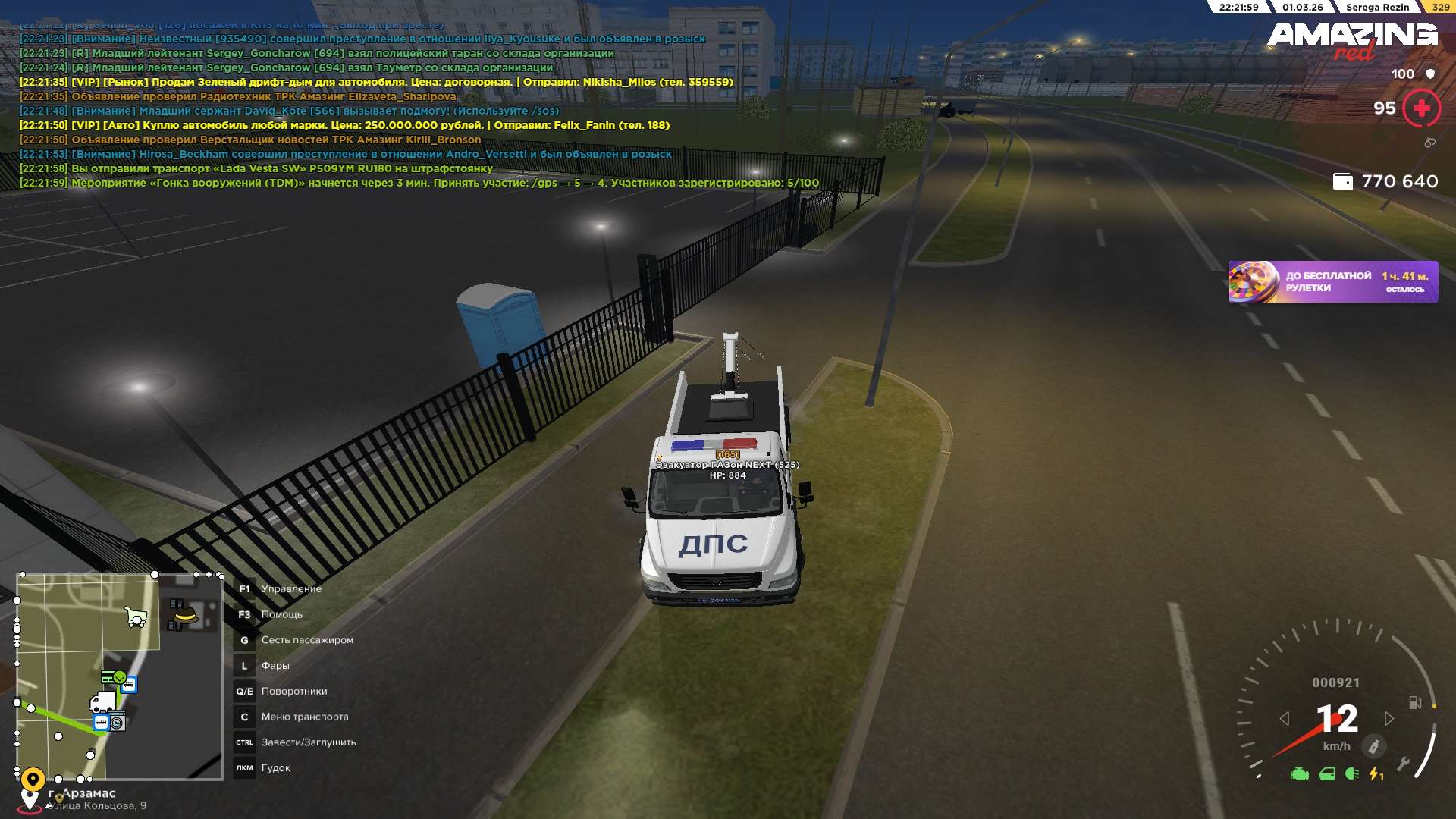The height and width of the screenshot is (819, 1456).
Task: Click the white truck marker on minimap
Action: pos(102,701)
